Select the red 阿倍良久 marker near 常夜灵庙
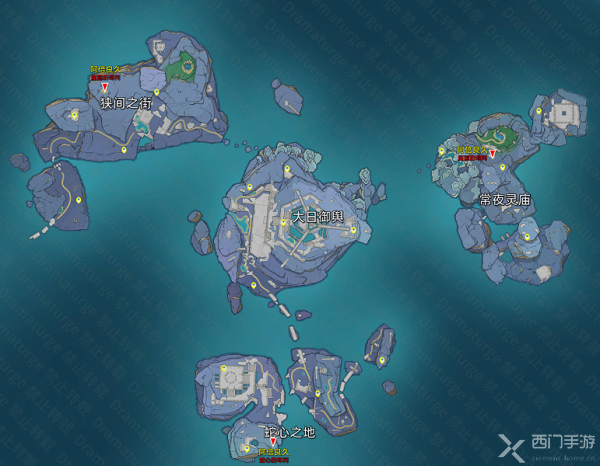Viewport: 600px width, 466px height. (x=492, y=154)
